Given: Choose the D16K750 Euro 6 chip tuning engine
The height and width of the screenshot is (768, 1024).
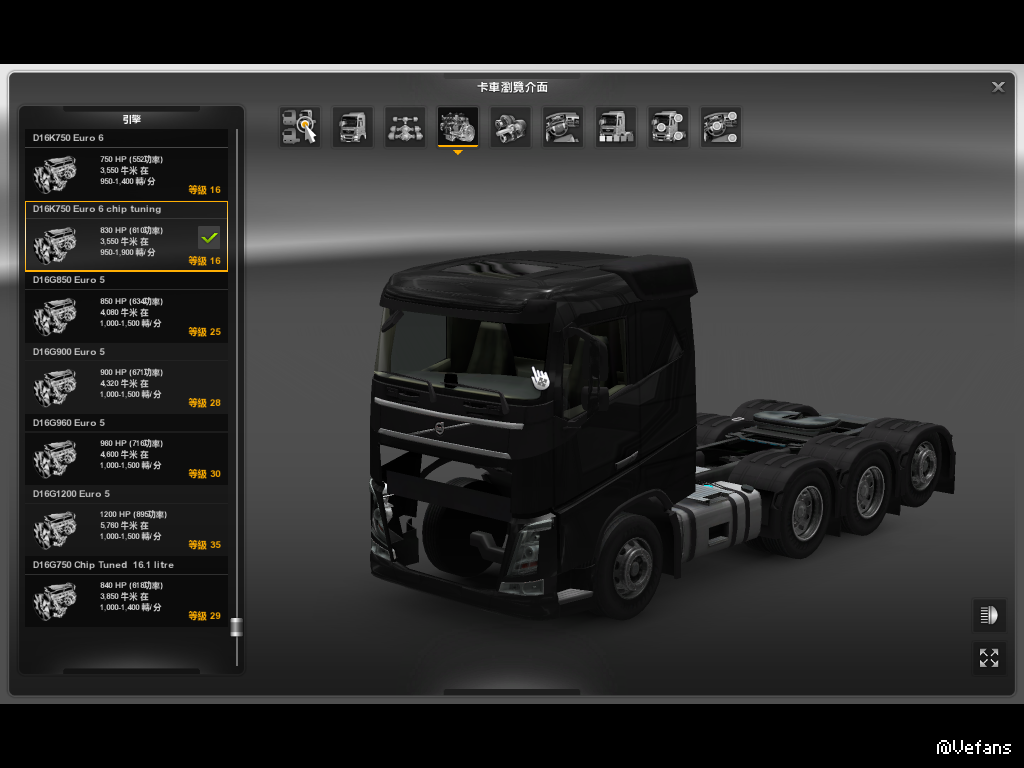Looking at the screenshot, I should coord(126,245).
